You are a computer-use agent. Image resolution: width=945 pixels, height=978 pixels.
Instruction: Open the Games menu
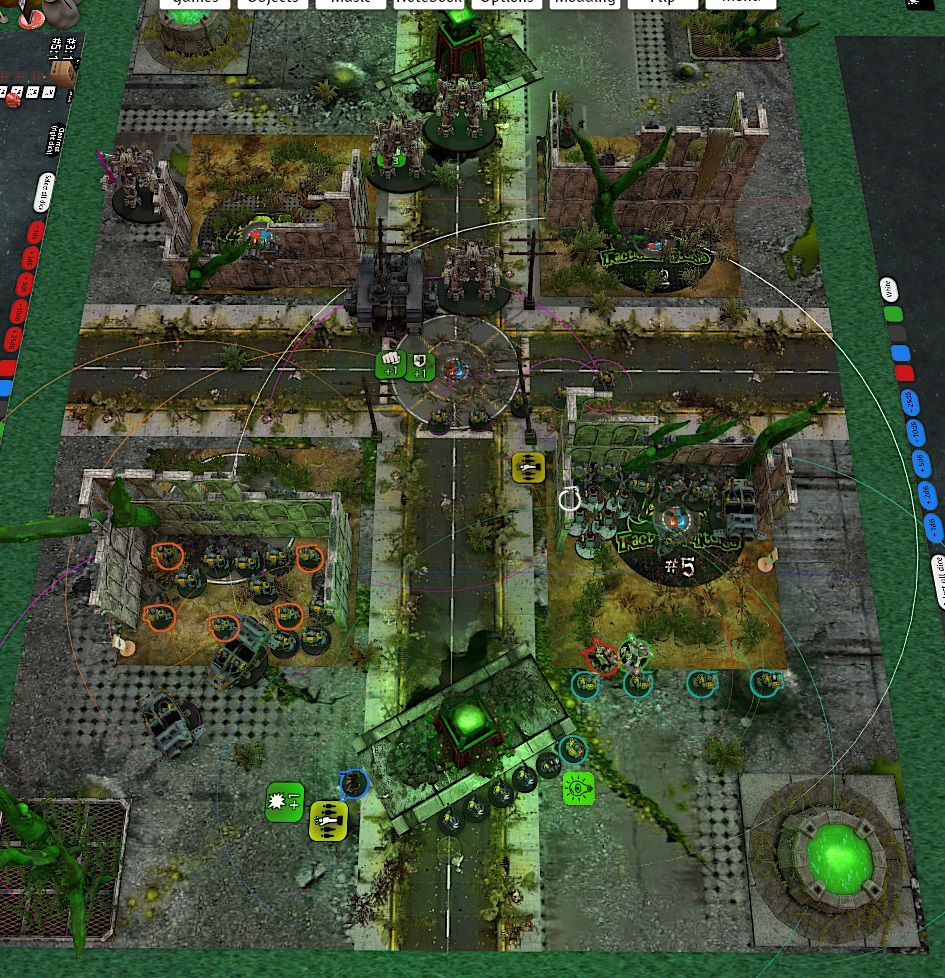(x=195, y=3)
